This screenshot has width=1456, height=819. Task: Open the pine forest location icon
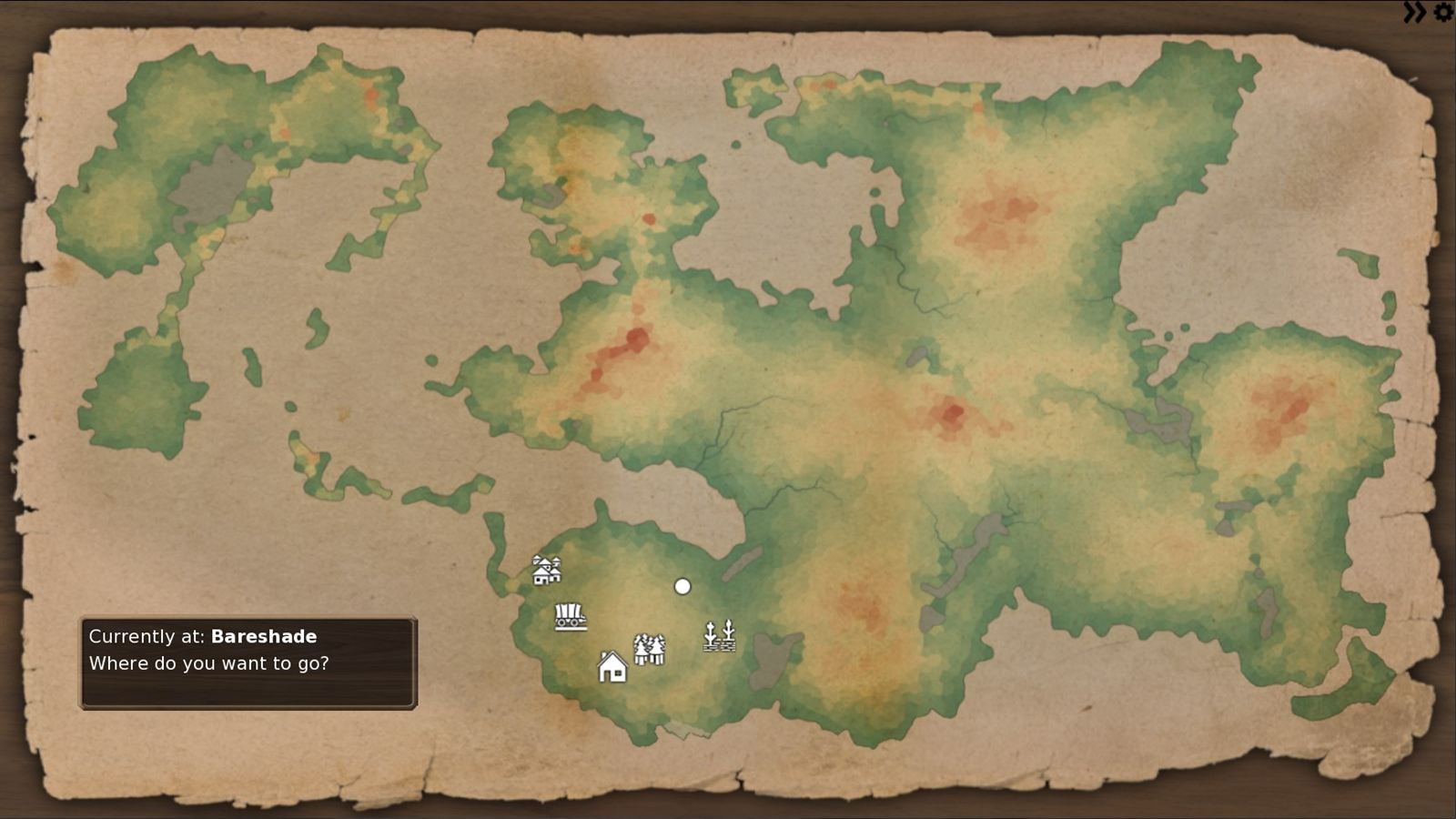pyautogui.click(x=649, y=647)
